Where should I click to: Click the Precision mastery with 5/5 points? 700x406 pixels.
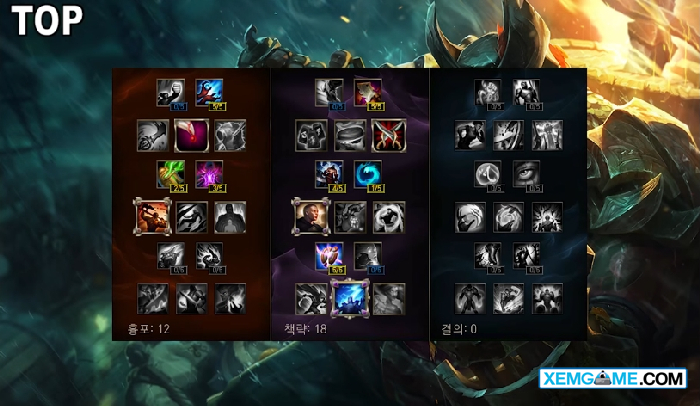(329, 256)
